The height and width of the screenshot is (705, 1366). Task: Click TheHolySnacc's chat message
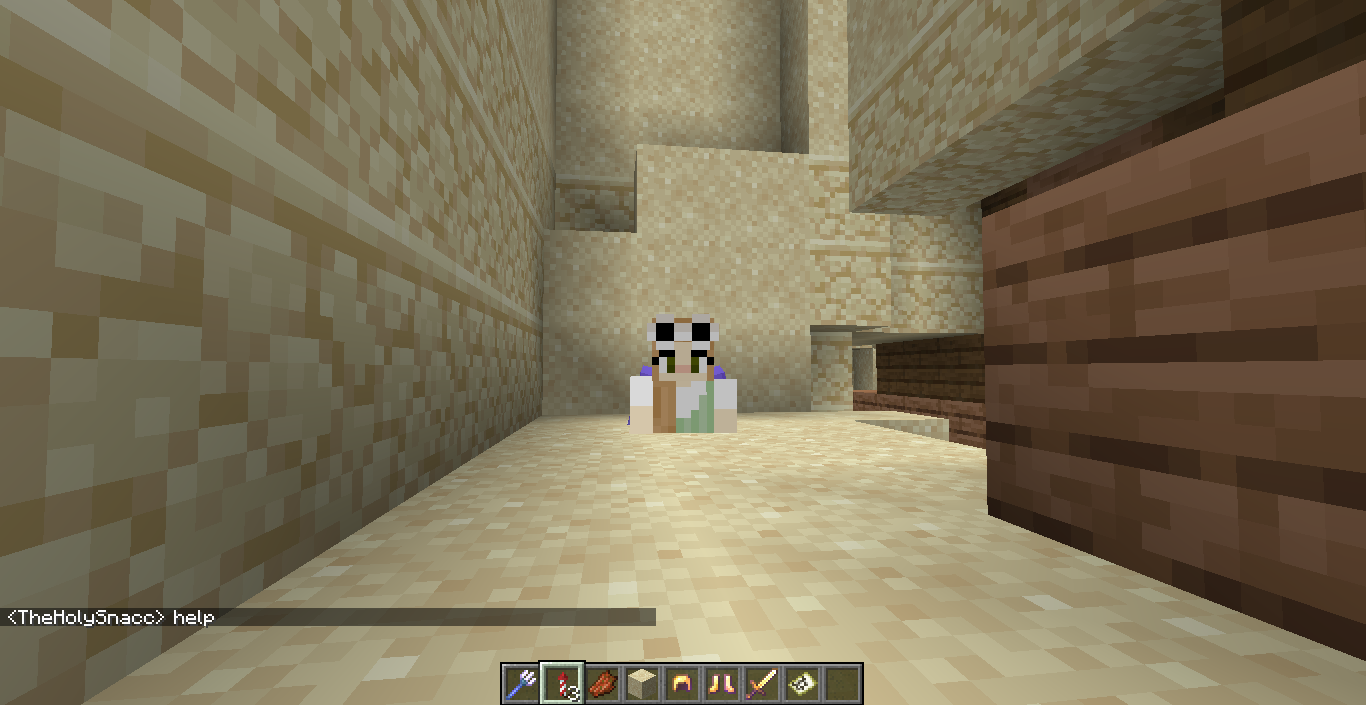[x=110, y=617]
